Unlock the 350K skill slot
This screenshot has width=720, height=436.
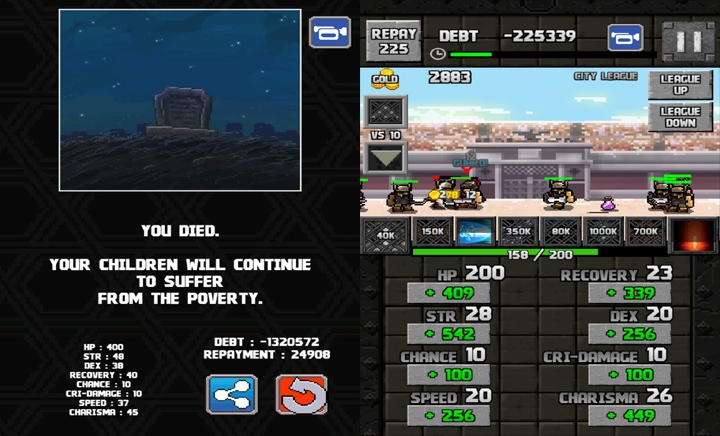tap(518, 232)
